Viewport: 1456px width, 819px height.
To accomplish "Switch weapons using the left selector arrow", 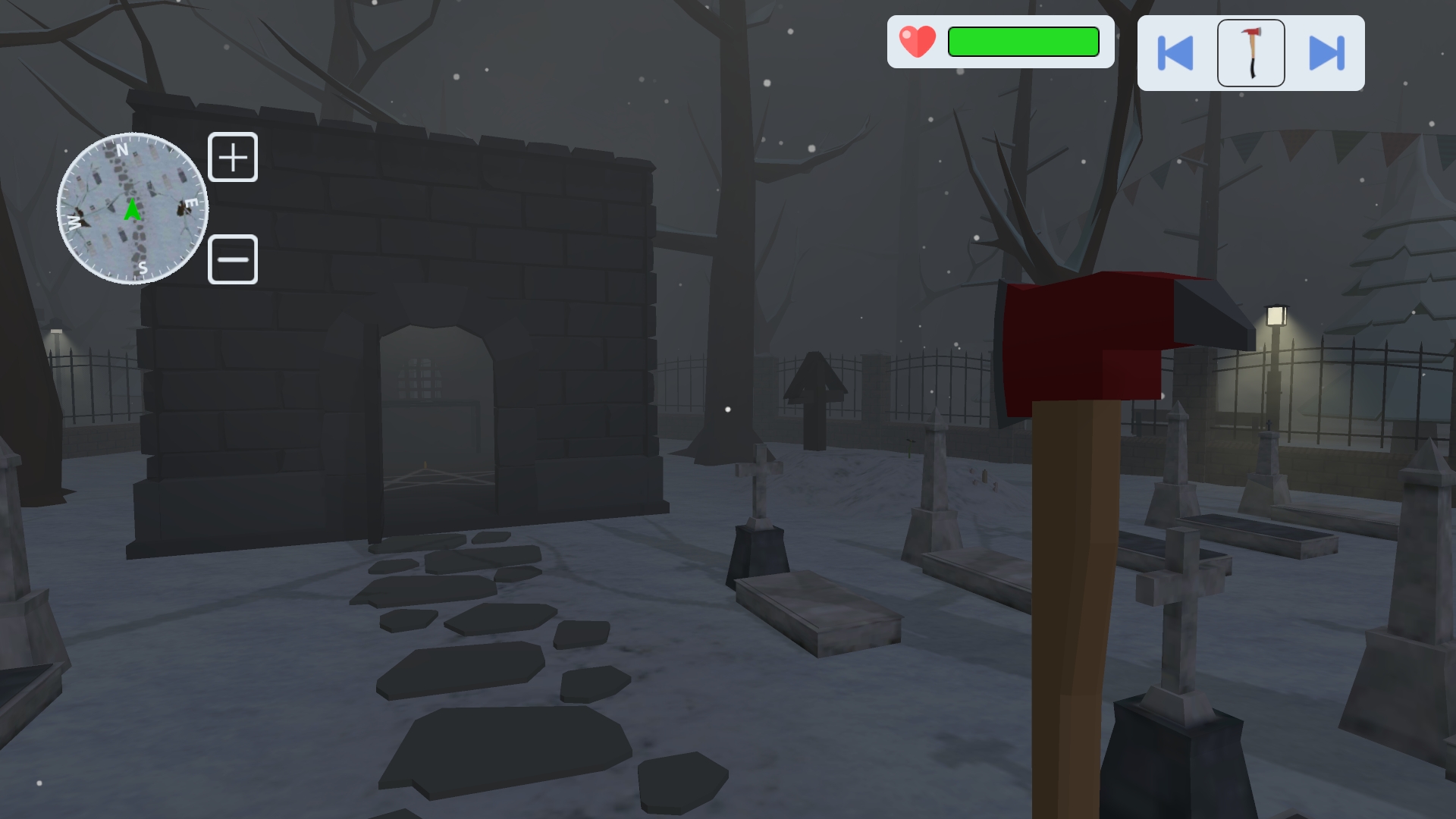I will pos(1176,52).
